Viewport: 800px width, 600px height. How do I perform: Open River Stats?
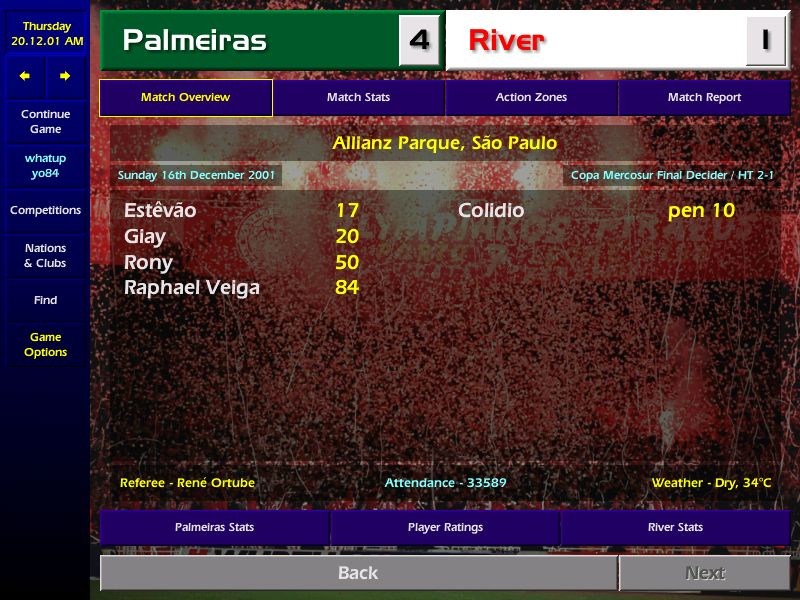(675, 527)
